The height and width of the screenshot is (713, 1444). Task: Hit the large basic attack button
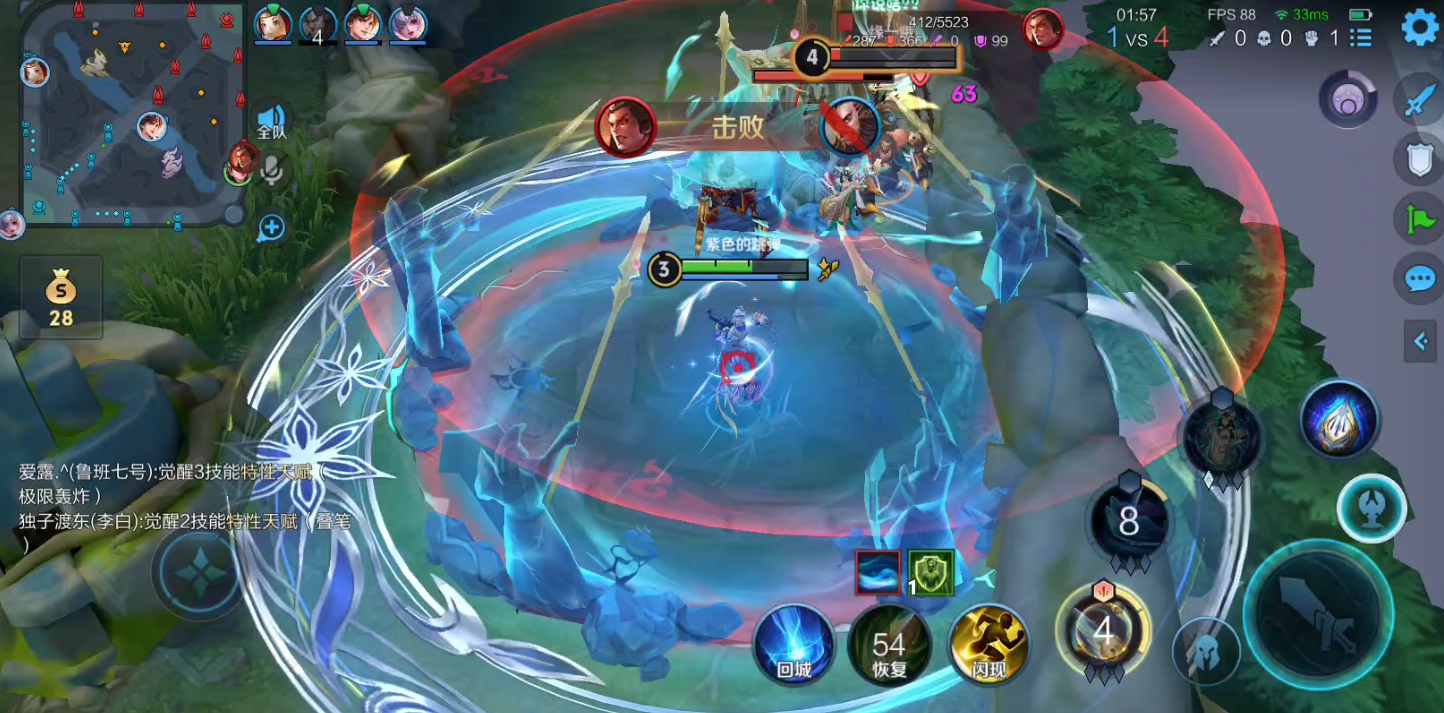[1318, 611]
